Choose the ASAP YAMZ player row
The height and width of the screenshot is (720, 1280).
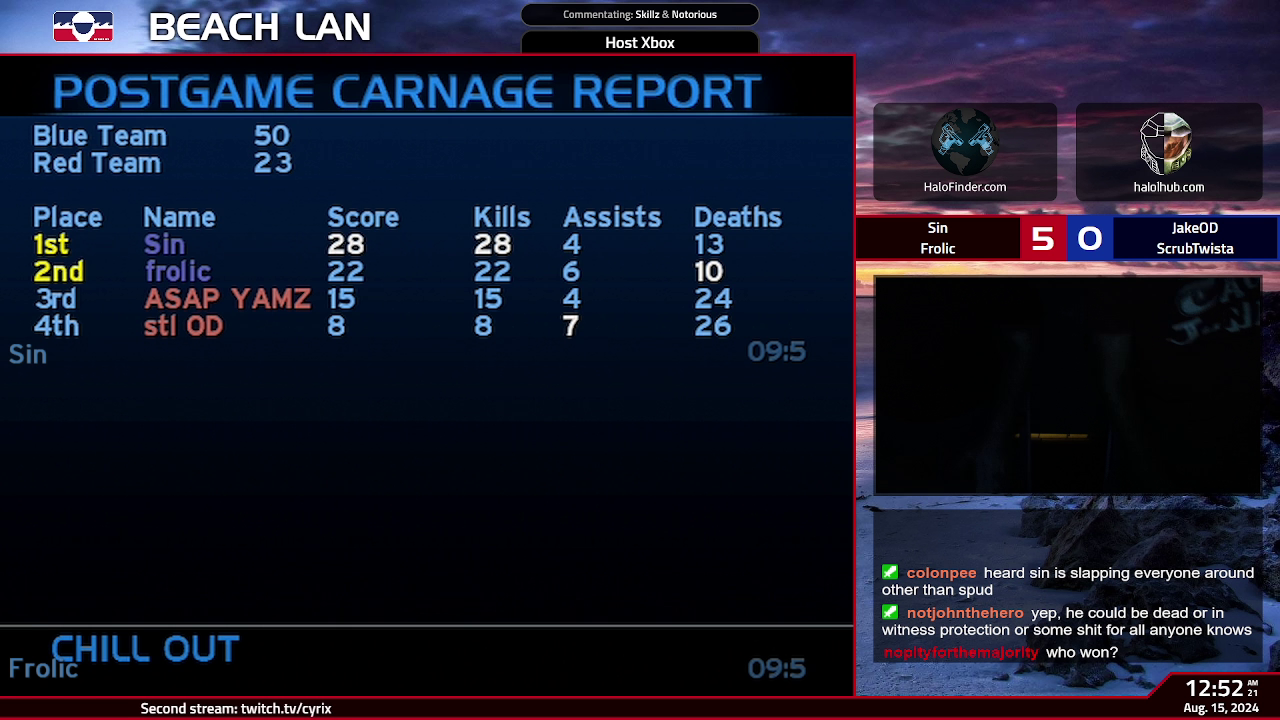point(227,299)
